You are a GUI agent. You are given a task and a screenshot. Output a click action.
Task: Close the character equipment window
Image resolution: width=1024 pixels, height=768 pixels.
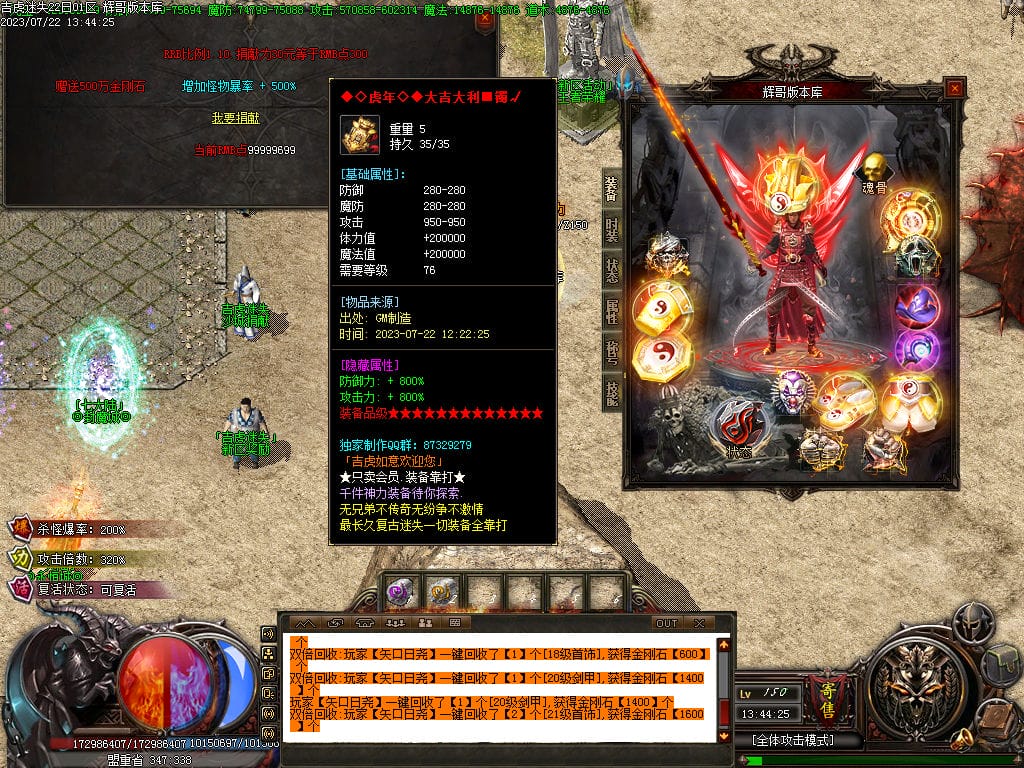coord(955,89)
